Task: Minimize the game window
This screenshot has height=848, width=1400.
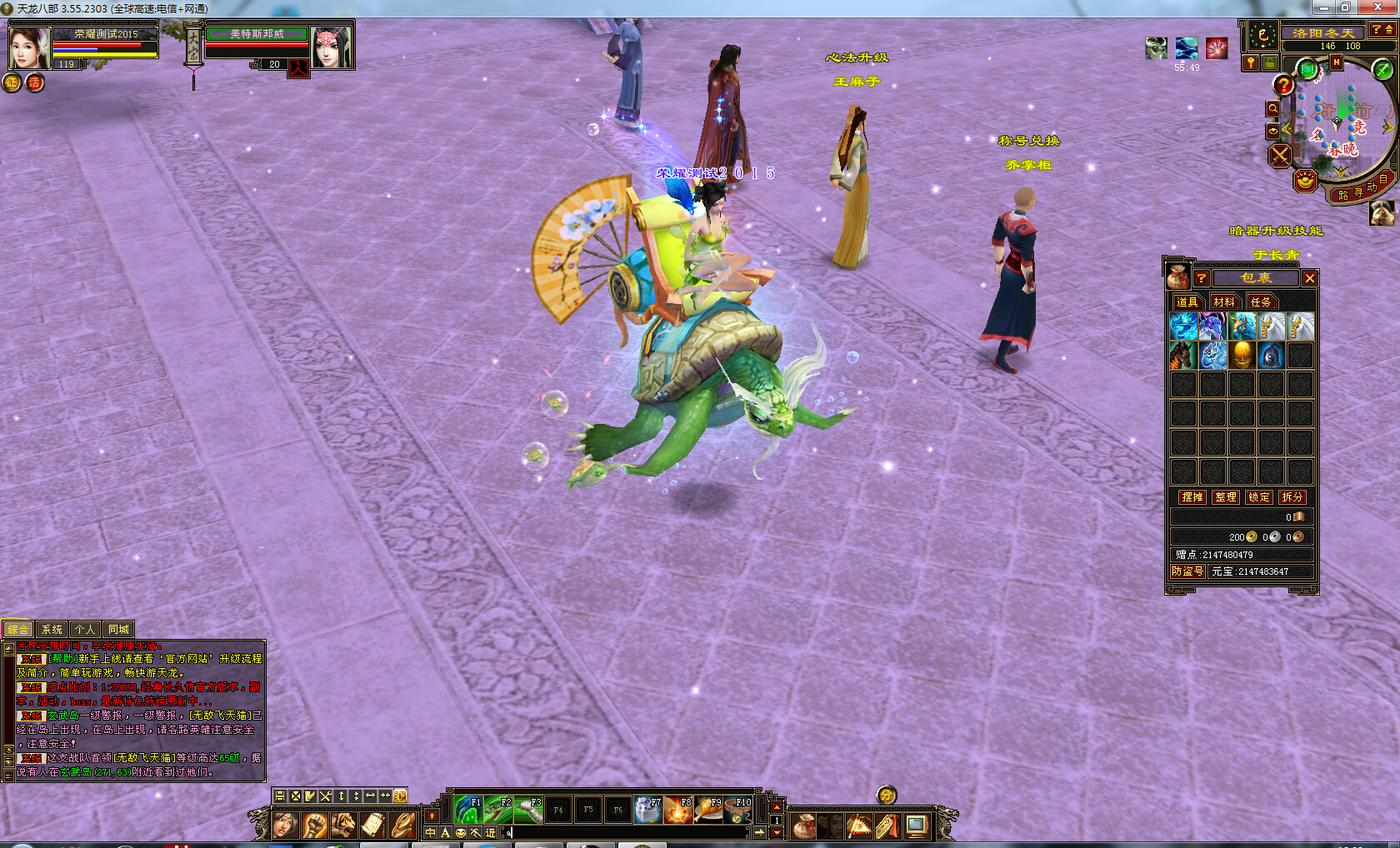Action: [1323, 7]
